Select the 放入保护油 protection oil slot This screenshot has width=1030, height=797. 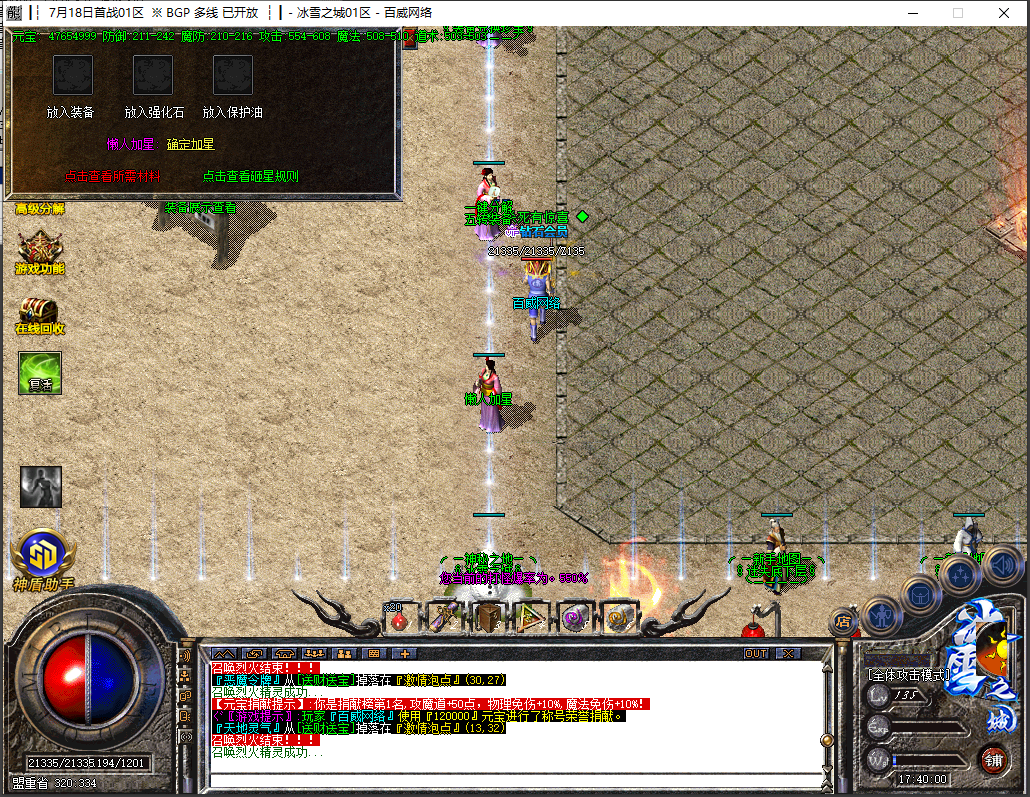click(x=233, y=76)
